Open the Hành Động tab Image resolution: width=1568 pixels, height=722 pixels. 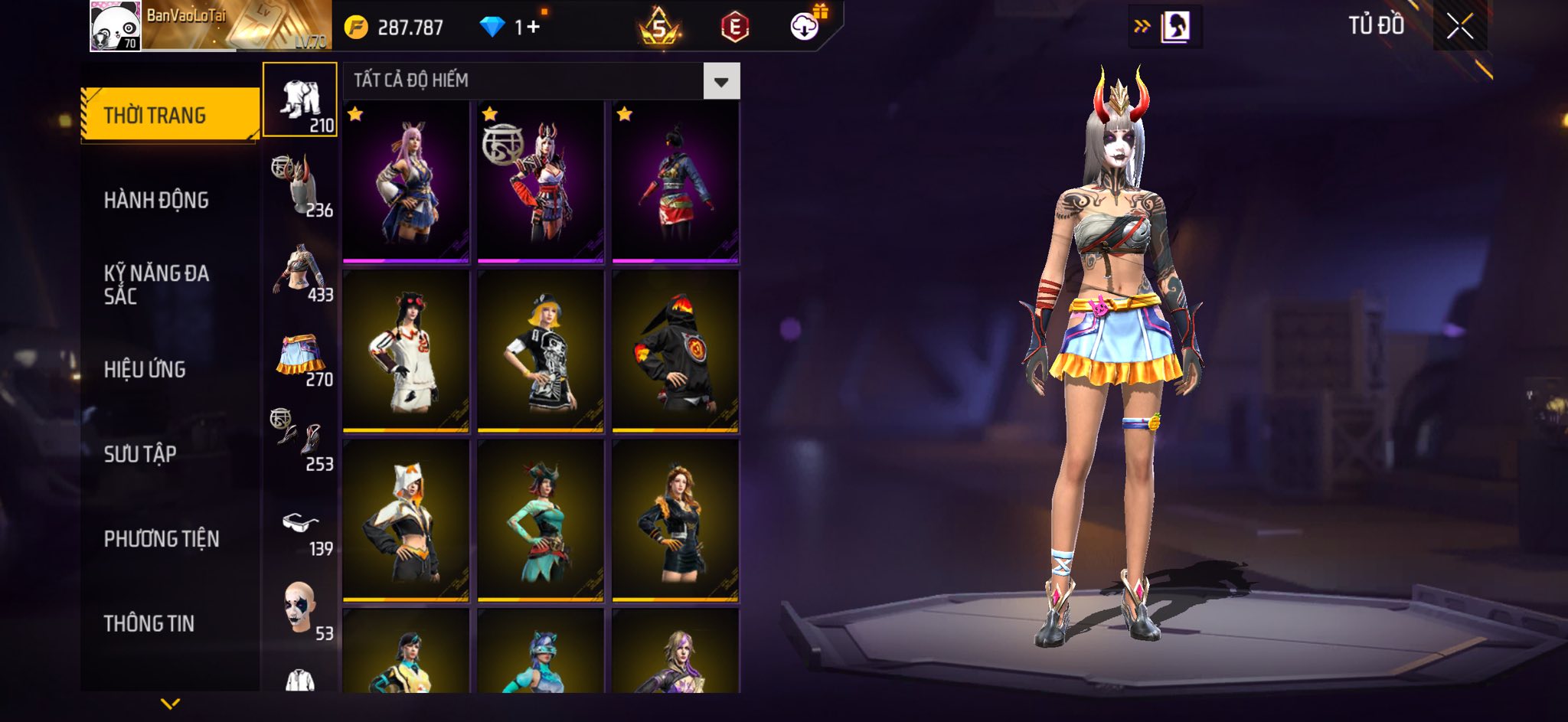(156, 201)
